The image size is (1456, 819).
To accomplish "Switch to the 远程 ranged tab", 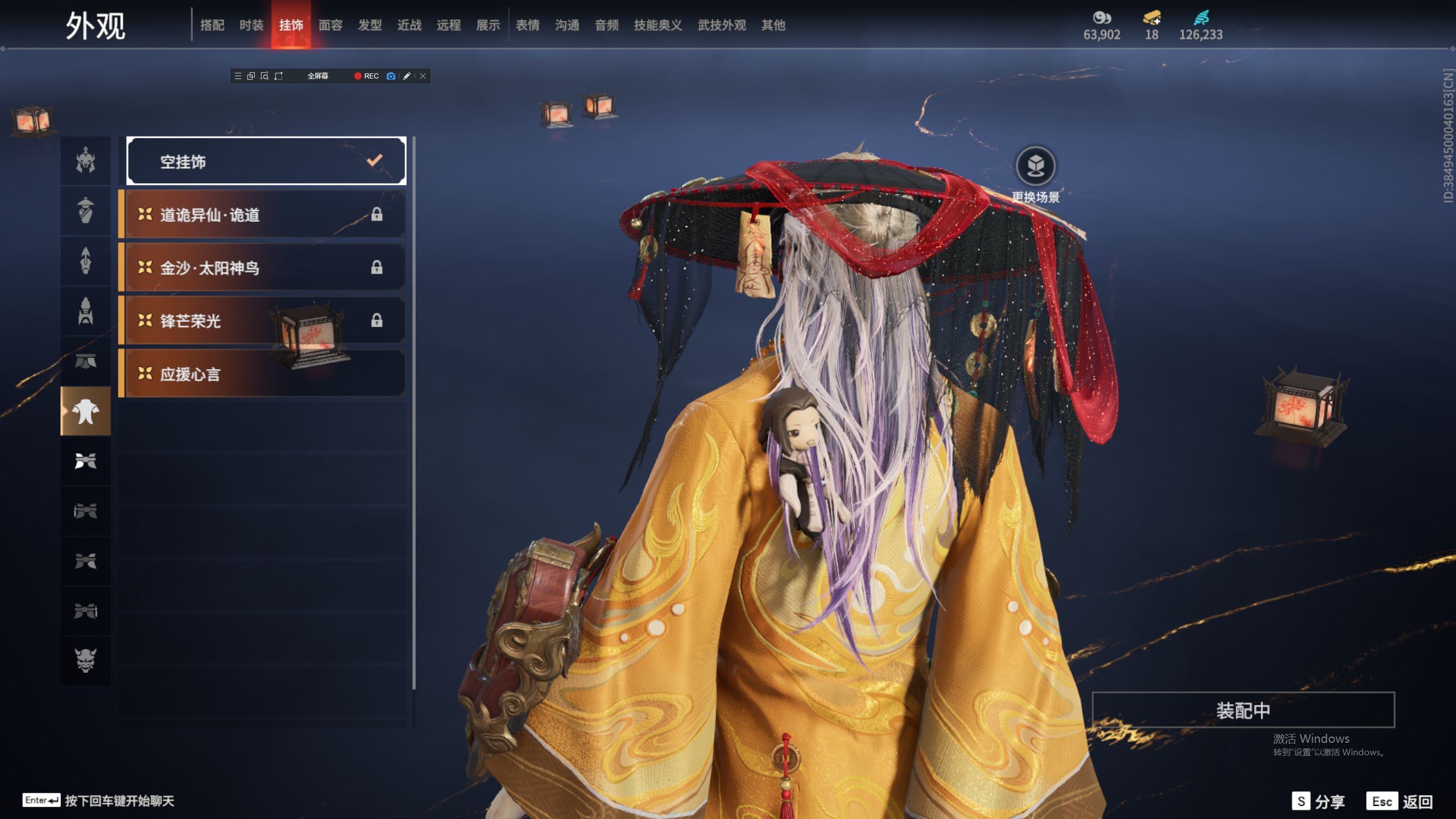I will click(x=449, y=25).
